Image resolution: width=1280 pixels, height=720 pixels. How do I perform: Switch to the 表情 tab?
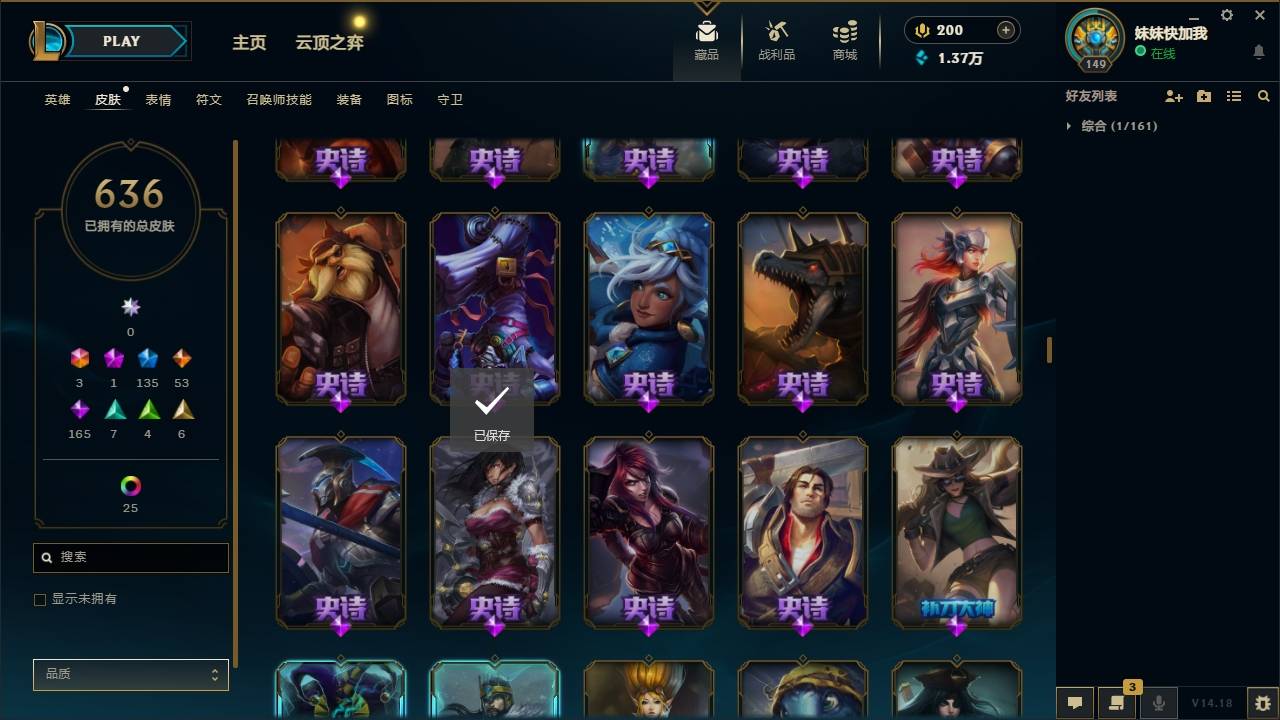pyautogui.click(x=159, y=100)
